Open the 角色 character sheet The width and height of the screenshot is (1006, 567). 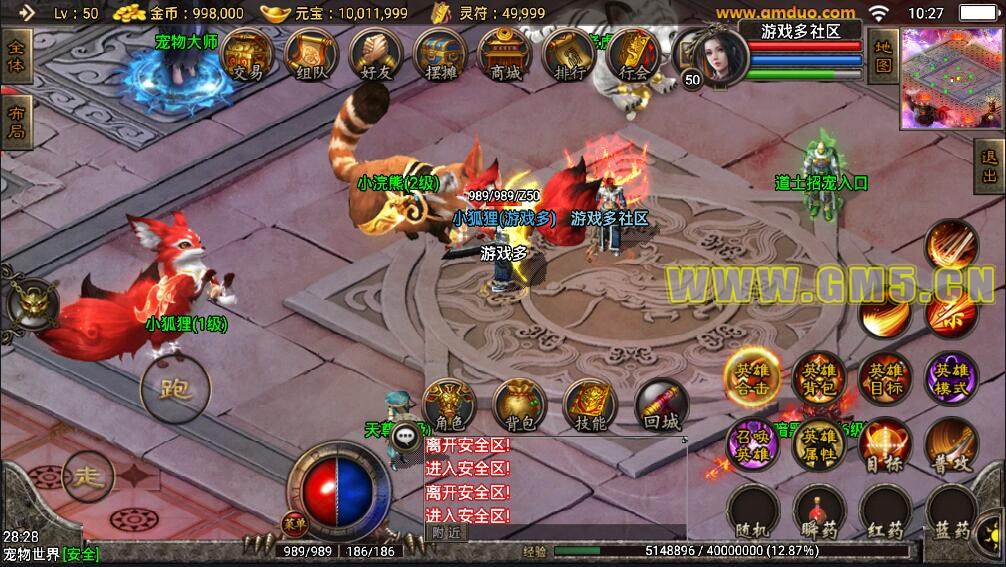click(449, 406)
